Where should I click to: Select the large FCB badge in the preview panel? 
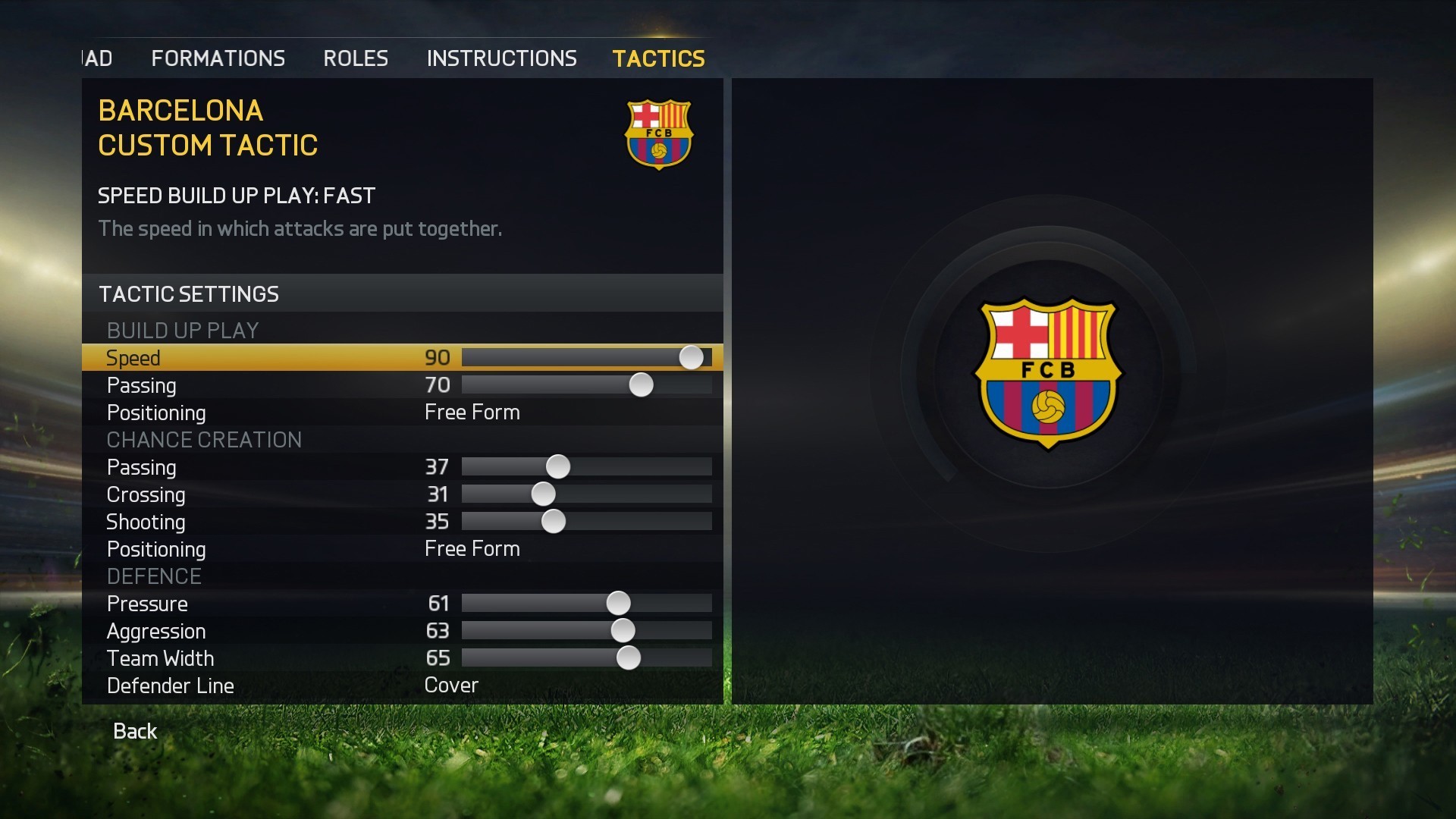pos(1049,372)
